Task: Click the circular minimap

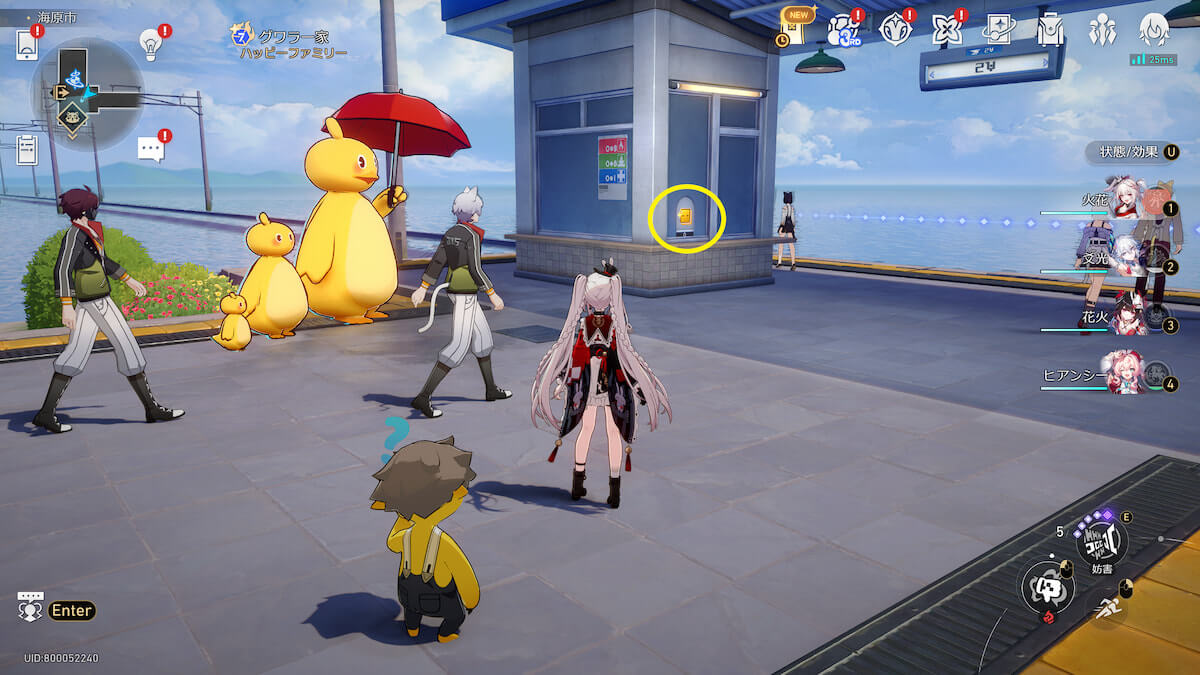Action: [x=86, y=95]
